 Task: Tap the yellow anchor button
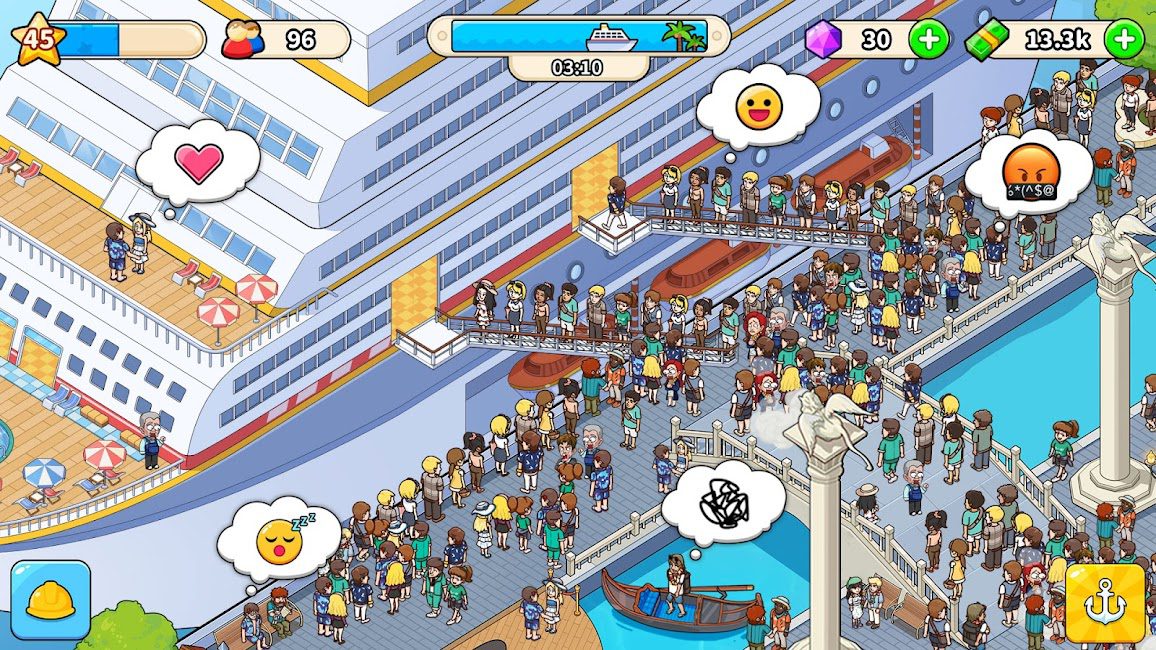[x=1104, y=603]
